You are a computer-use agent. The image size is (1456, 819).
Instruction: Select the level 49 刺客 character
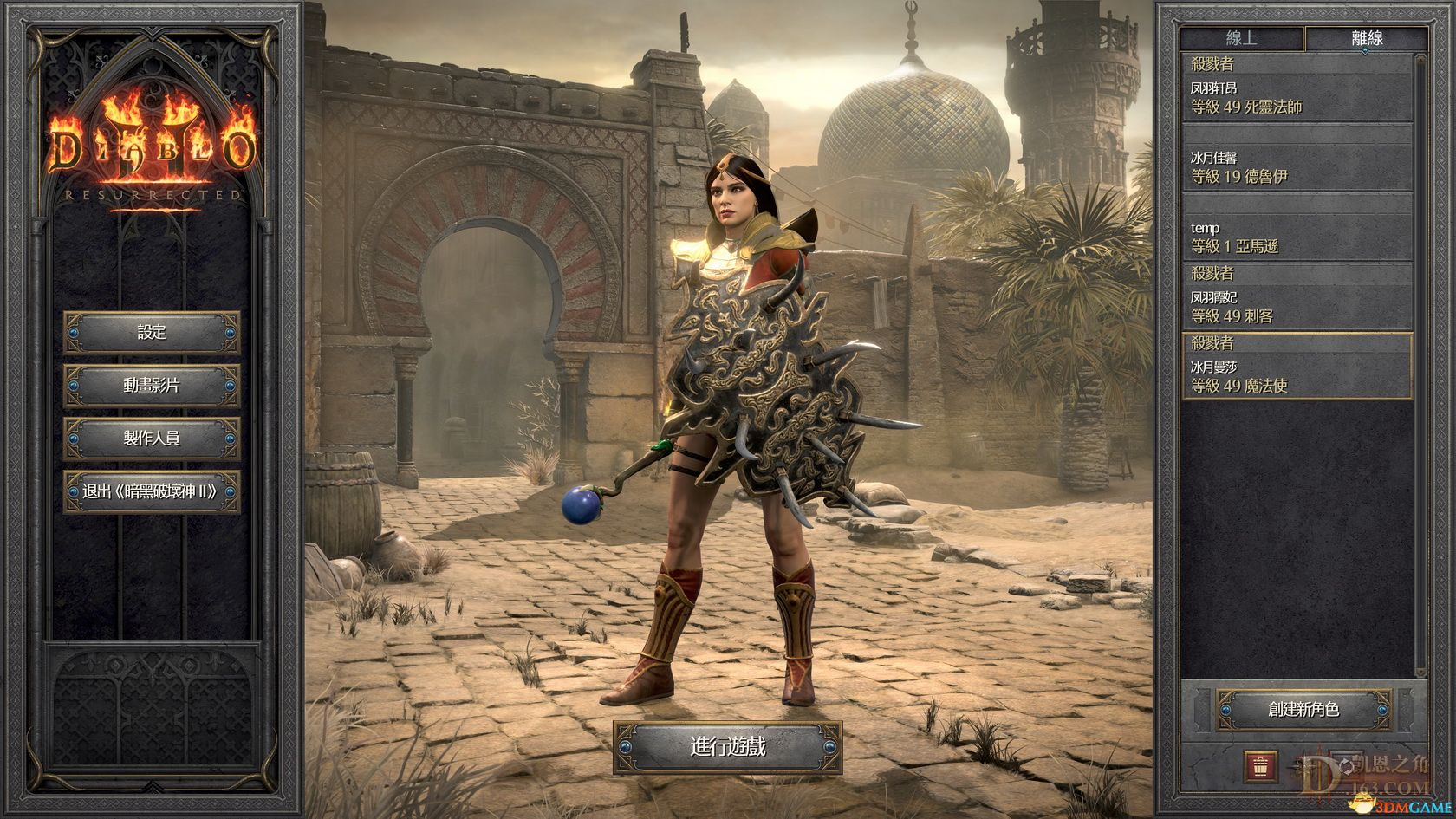click(x=1297, y=307)
